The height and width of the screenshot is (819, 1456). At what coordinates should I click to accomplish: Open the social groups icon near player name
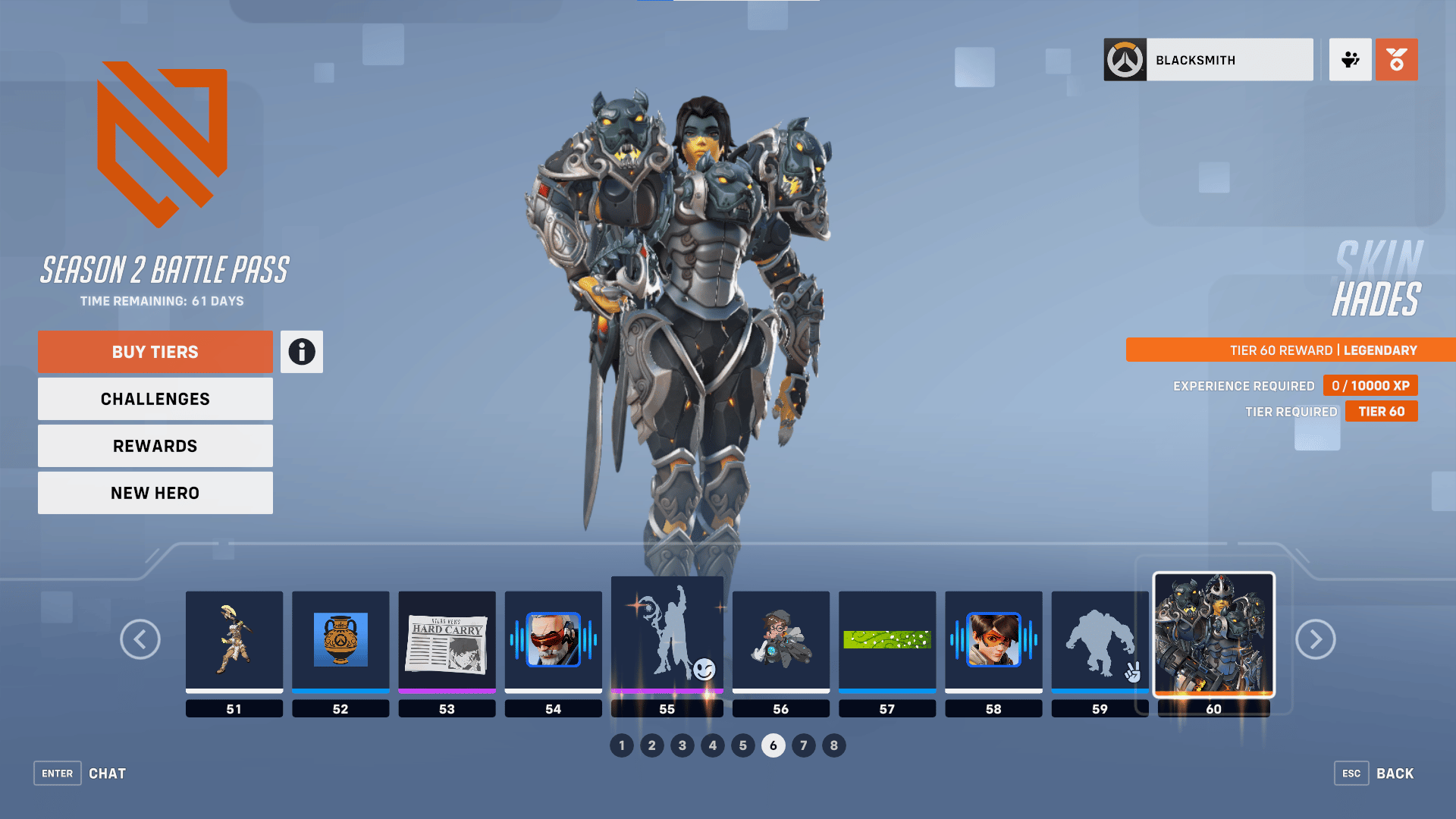(1350, 59)
